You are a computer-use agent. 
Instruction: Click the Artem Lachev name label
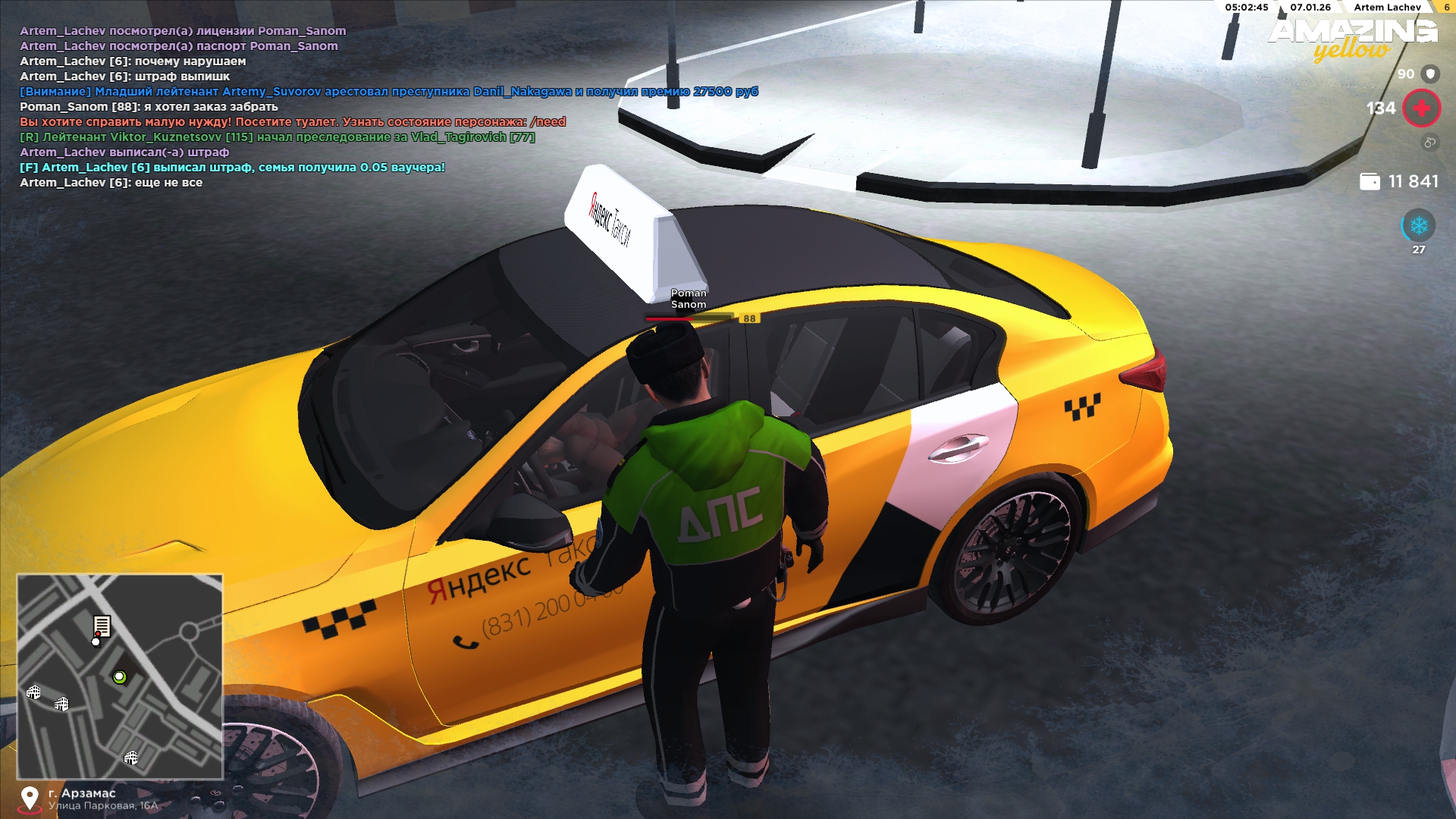pyautogui.click(x=1387, y=8)
